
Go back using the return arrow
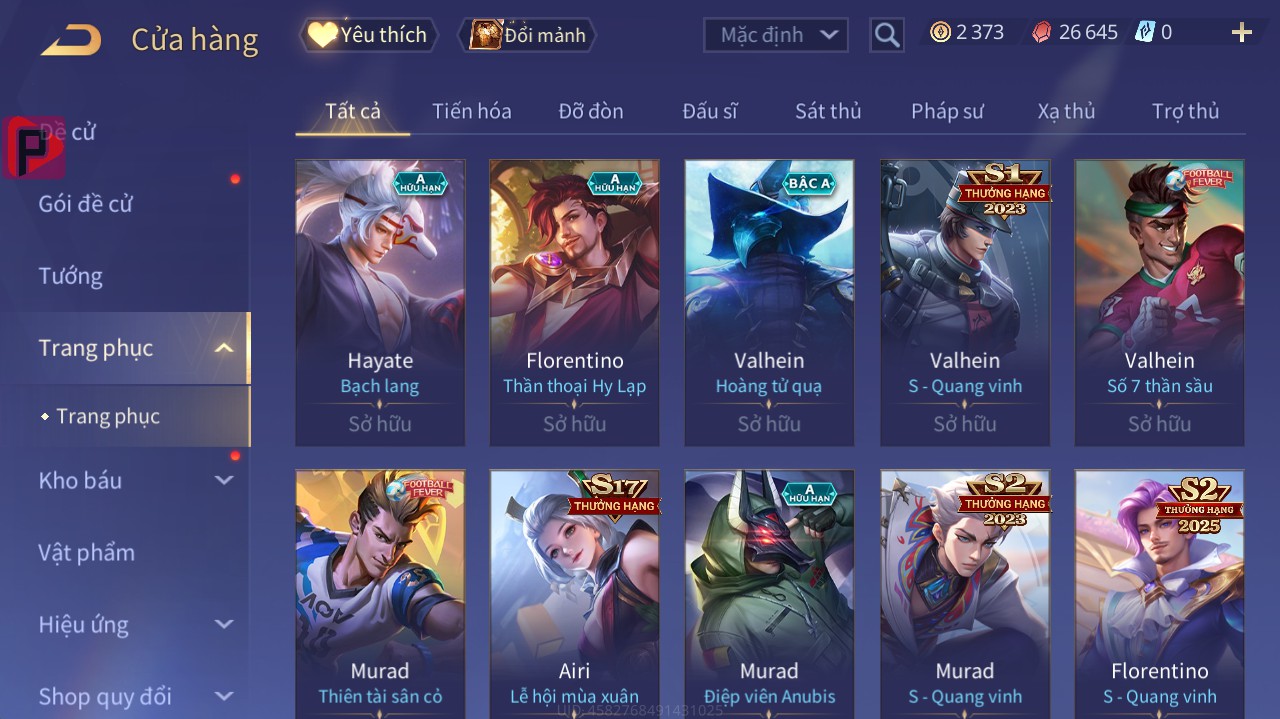tap(71, 40)
